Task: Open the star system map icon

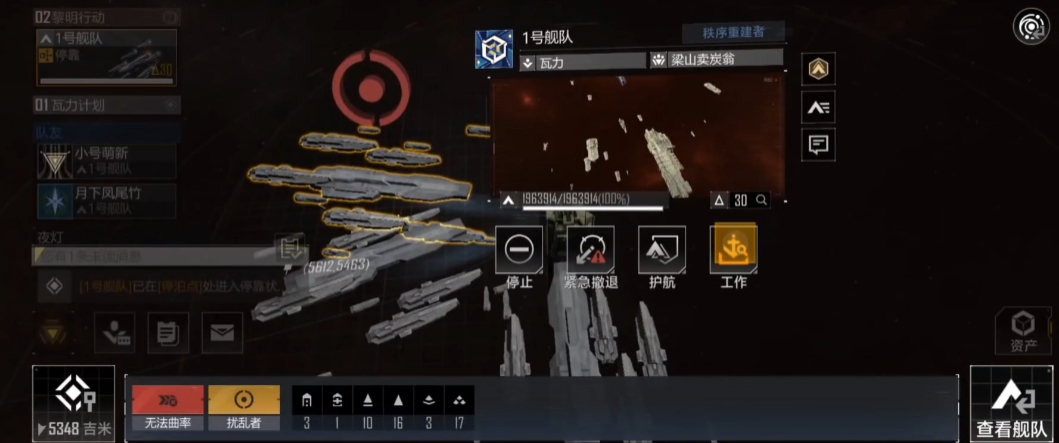Action: (x=1030, y=26)
